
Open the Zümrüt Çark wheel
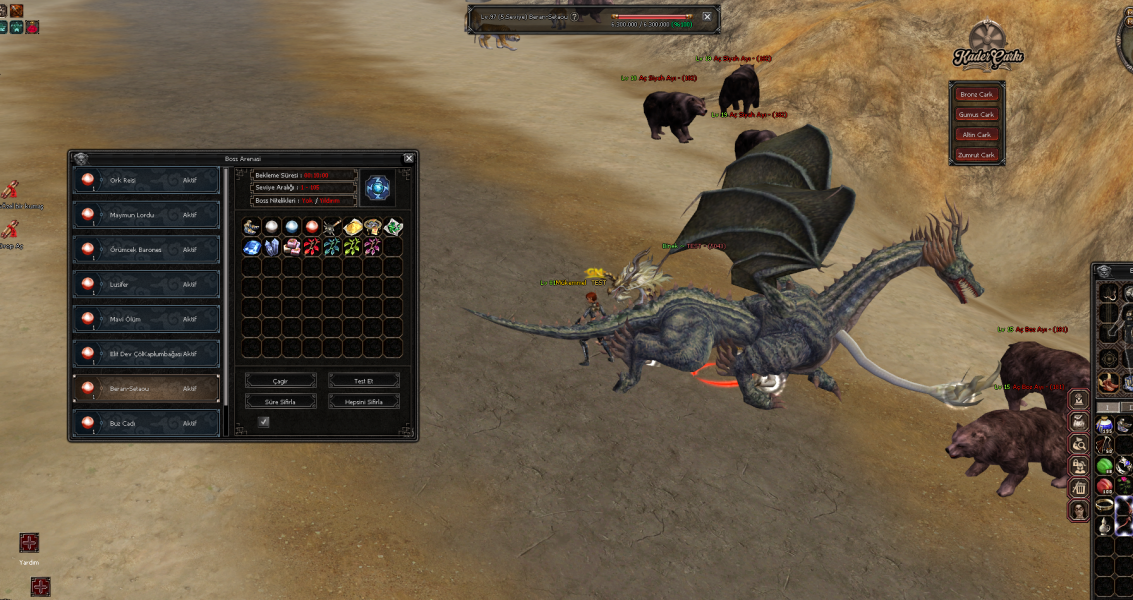pos(976,155)
